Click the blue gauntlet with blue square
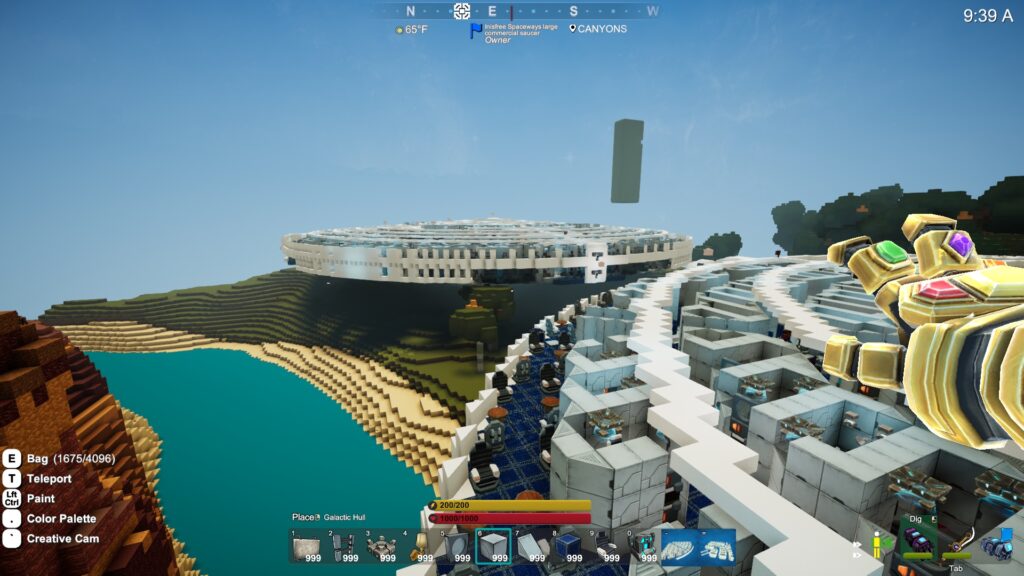Viewport: 1024px width, 576px height. pyautogui.click(x=996, y=543)
